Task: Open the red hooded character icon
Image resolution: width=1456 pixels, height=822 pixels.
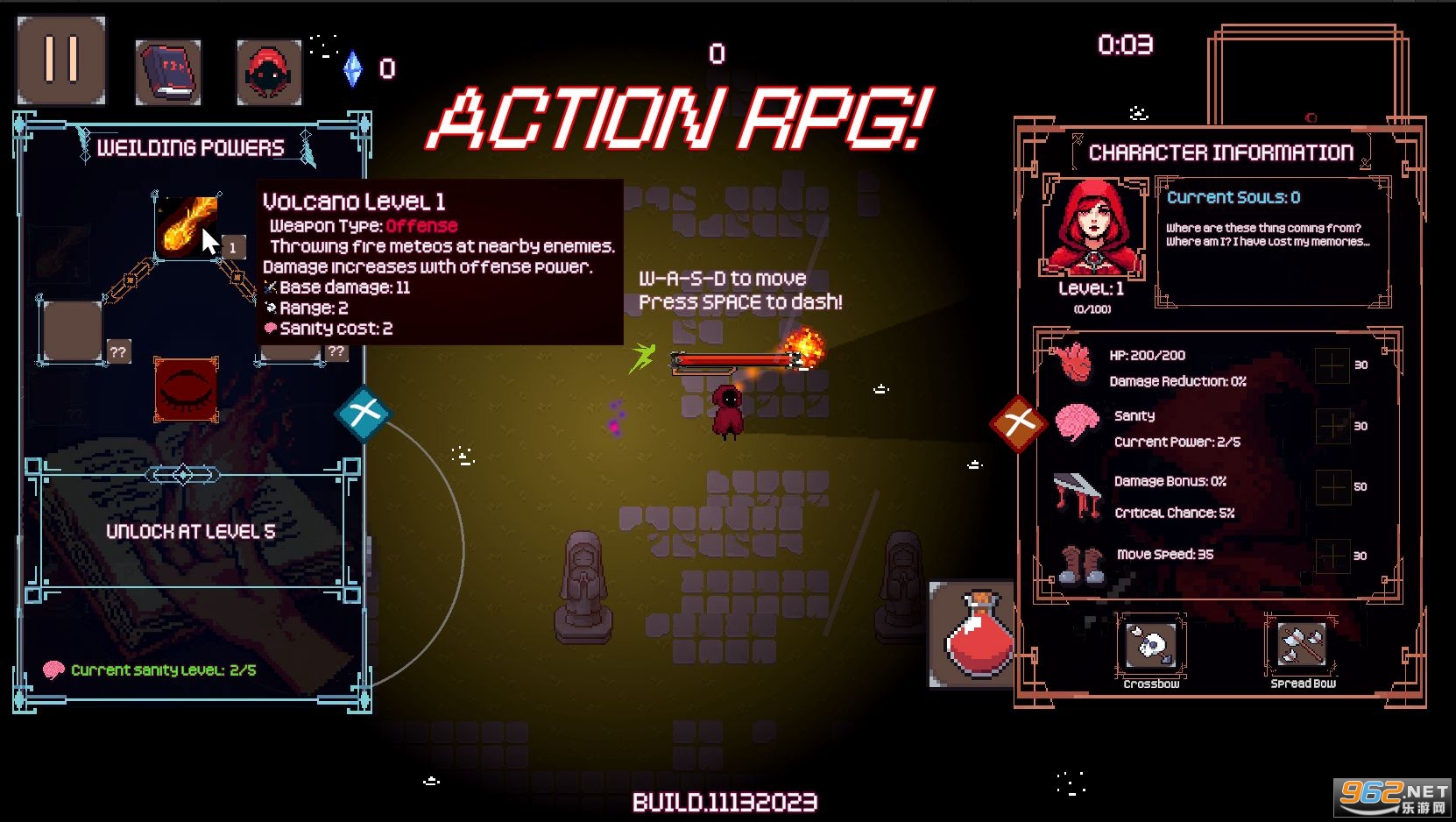Action: click(x=269, y=72)
